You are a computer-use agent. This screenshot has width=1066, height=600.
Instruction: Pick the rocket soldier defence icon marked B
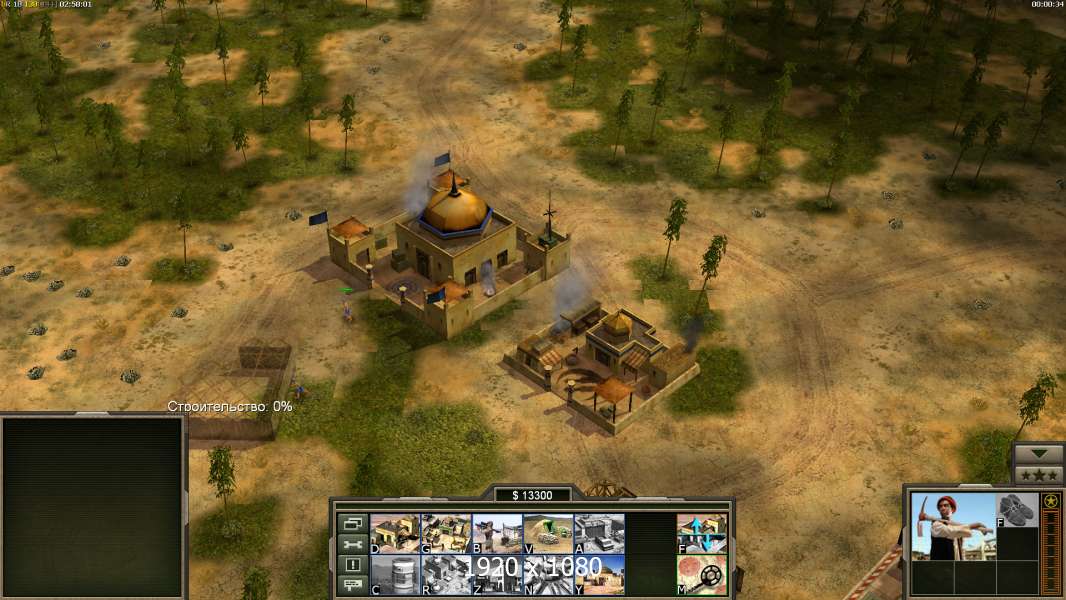pyautogui.click(x=497, y=533)
